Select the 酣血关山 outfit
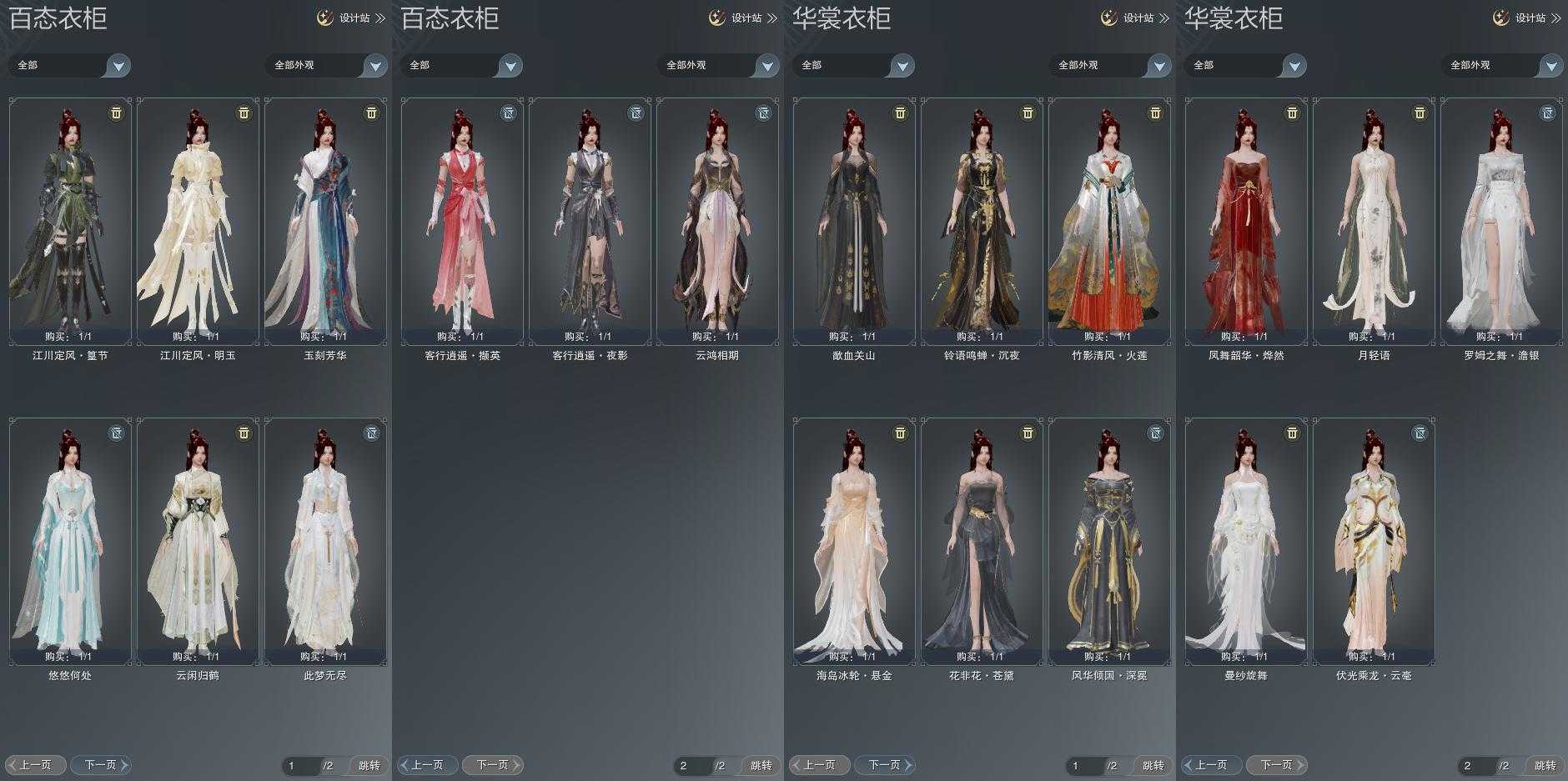 pos(854,221)
